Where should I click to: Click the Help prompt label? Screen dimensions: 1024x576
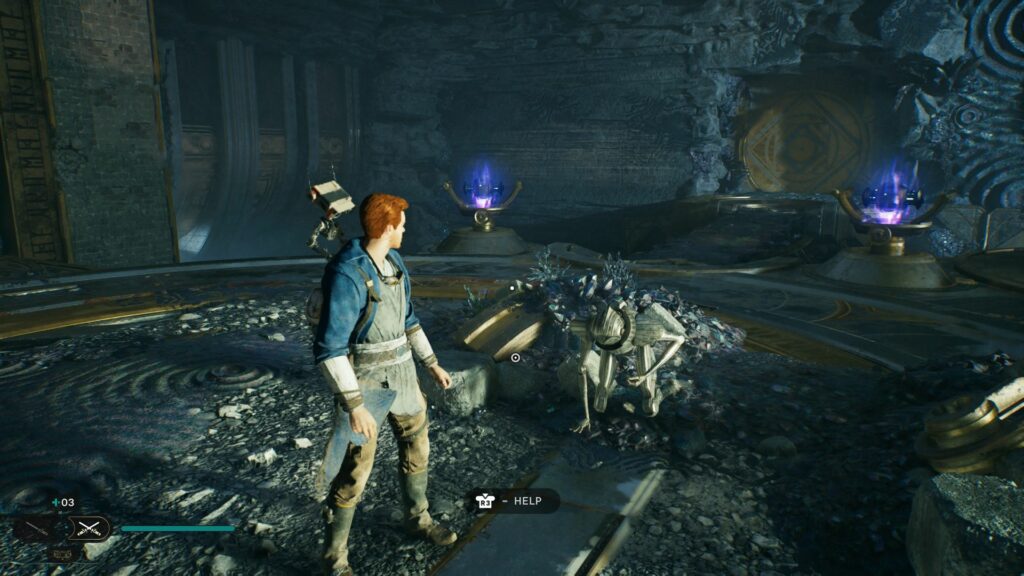point(527,501)
